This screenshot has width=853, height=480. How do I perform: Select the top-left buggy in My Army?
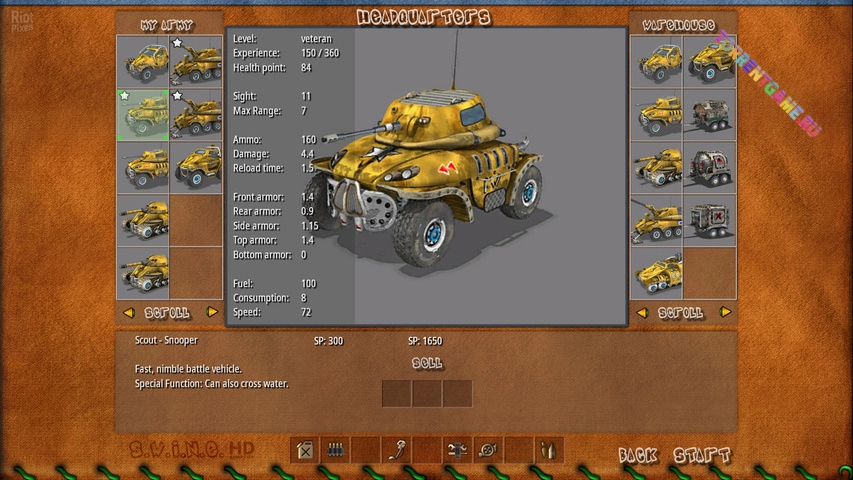coord(142,61)
